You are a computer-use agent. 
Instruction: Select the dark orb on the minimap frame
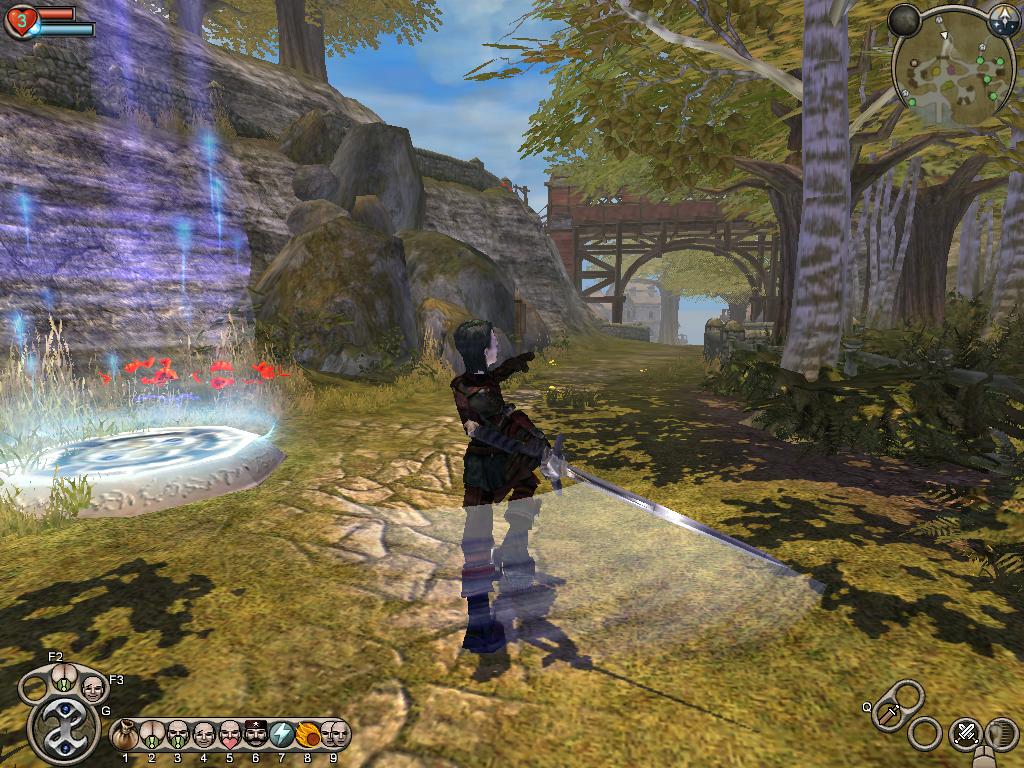click(905, 20)
